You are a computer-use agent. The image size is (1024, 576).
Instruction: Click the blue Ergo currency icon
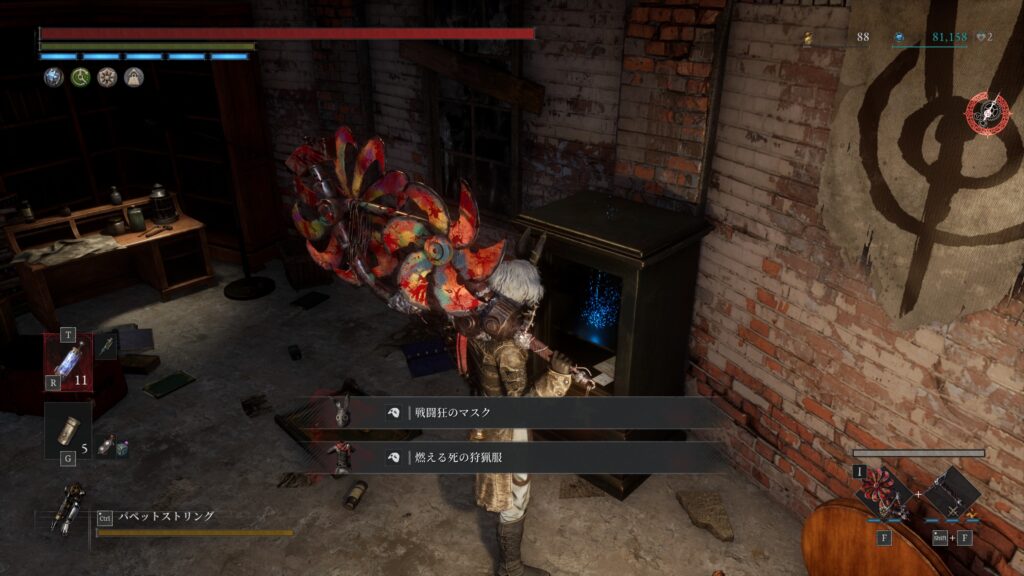coord(900,38)
